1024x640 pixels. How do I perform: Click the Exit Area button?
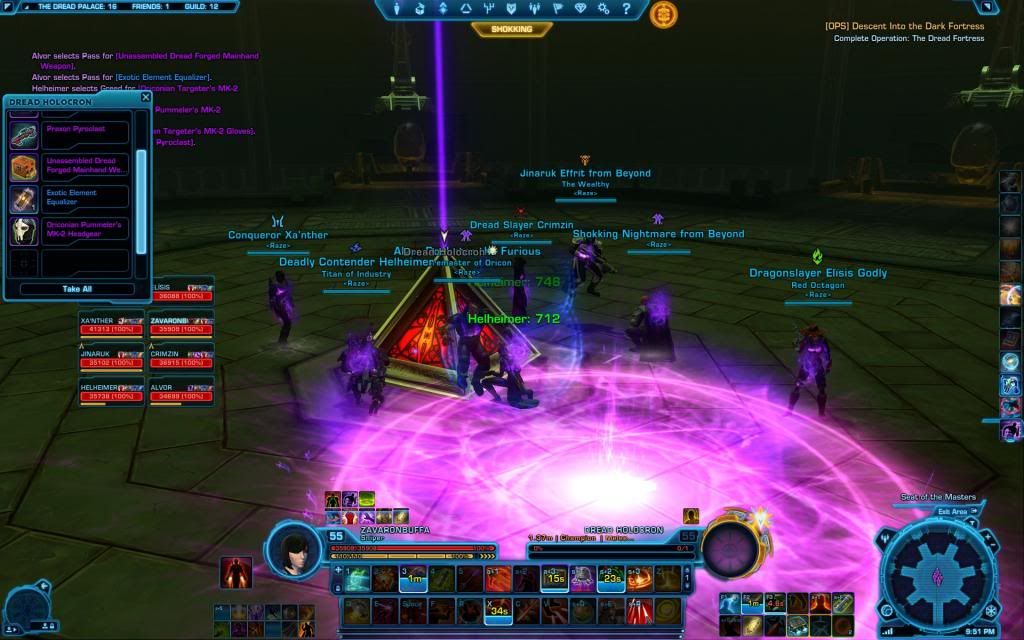951,511
